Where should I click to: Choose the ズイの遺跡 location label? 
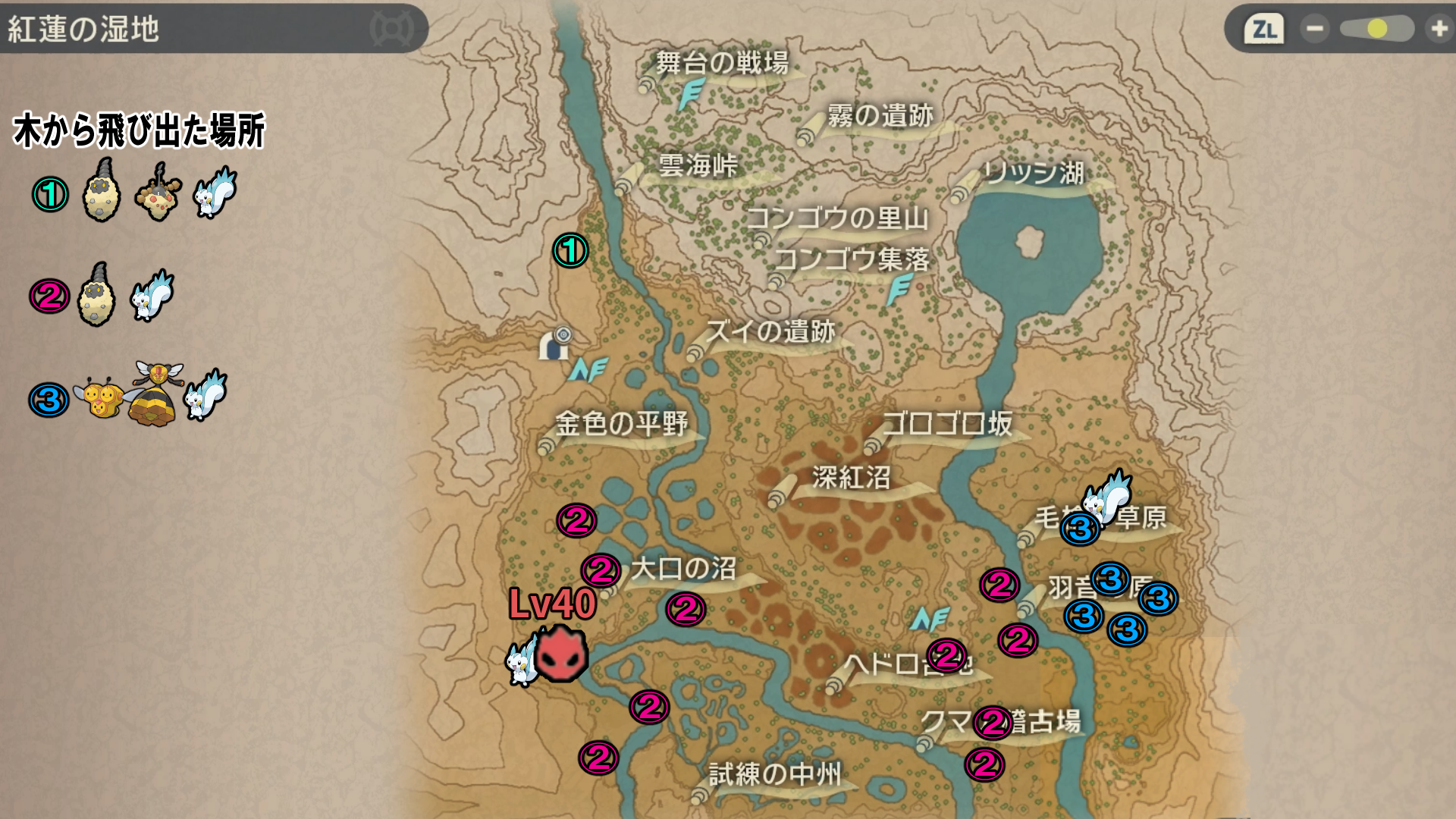(770, 331)
